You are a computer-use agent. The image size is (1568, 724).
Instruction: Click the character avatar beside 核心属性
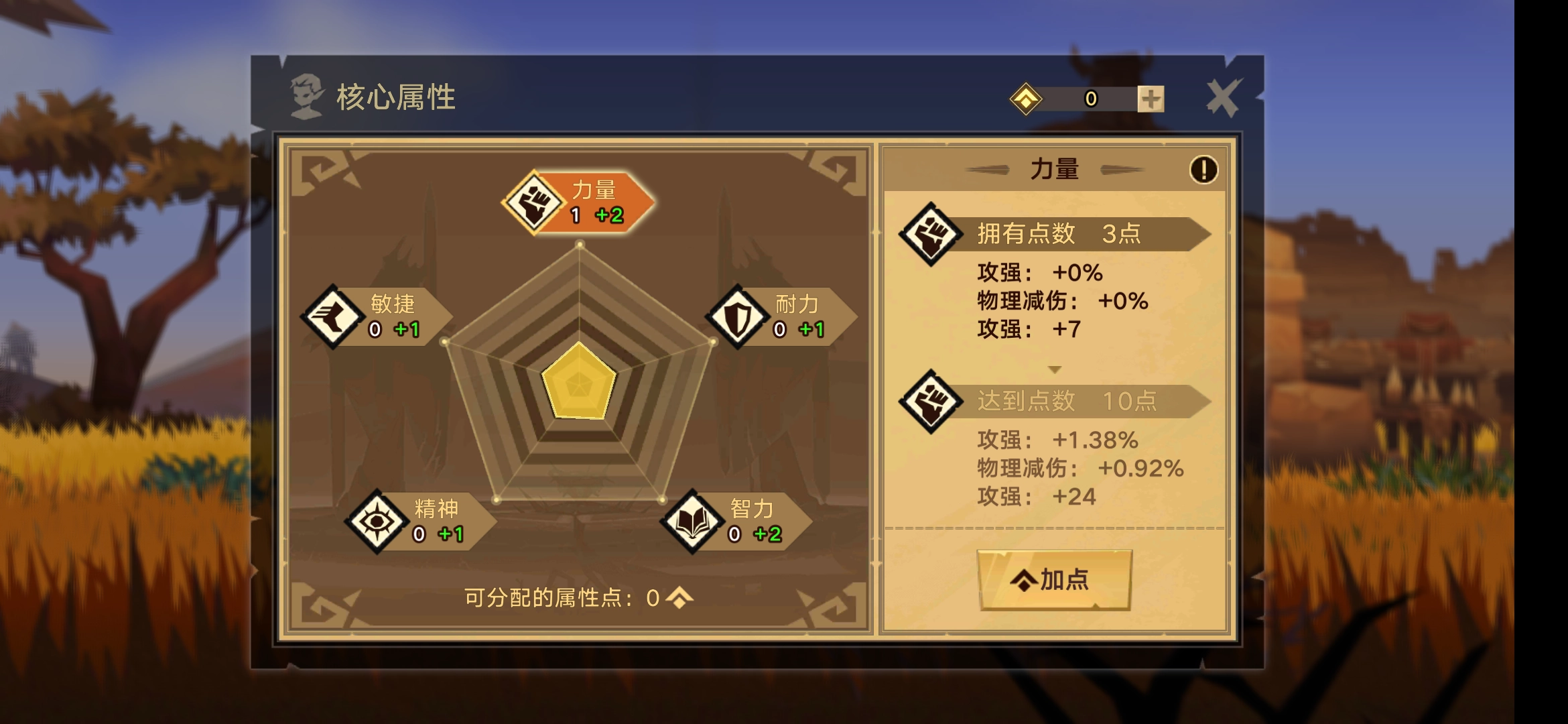click(x=307, y=94)
